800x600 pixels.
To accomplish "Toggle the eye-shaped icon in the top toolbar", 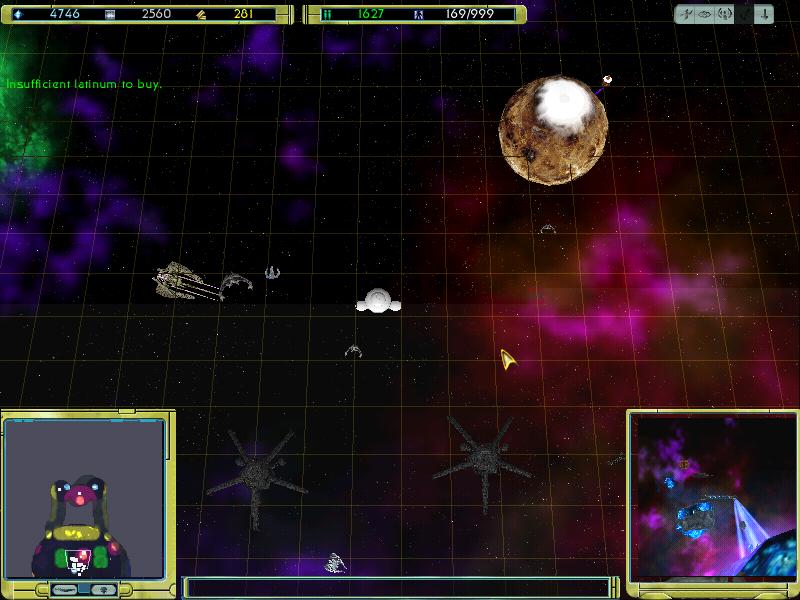I will click(705, 15).
